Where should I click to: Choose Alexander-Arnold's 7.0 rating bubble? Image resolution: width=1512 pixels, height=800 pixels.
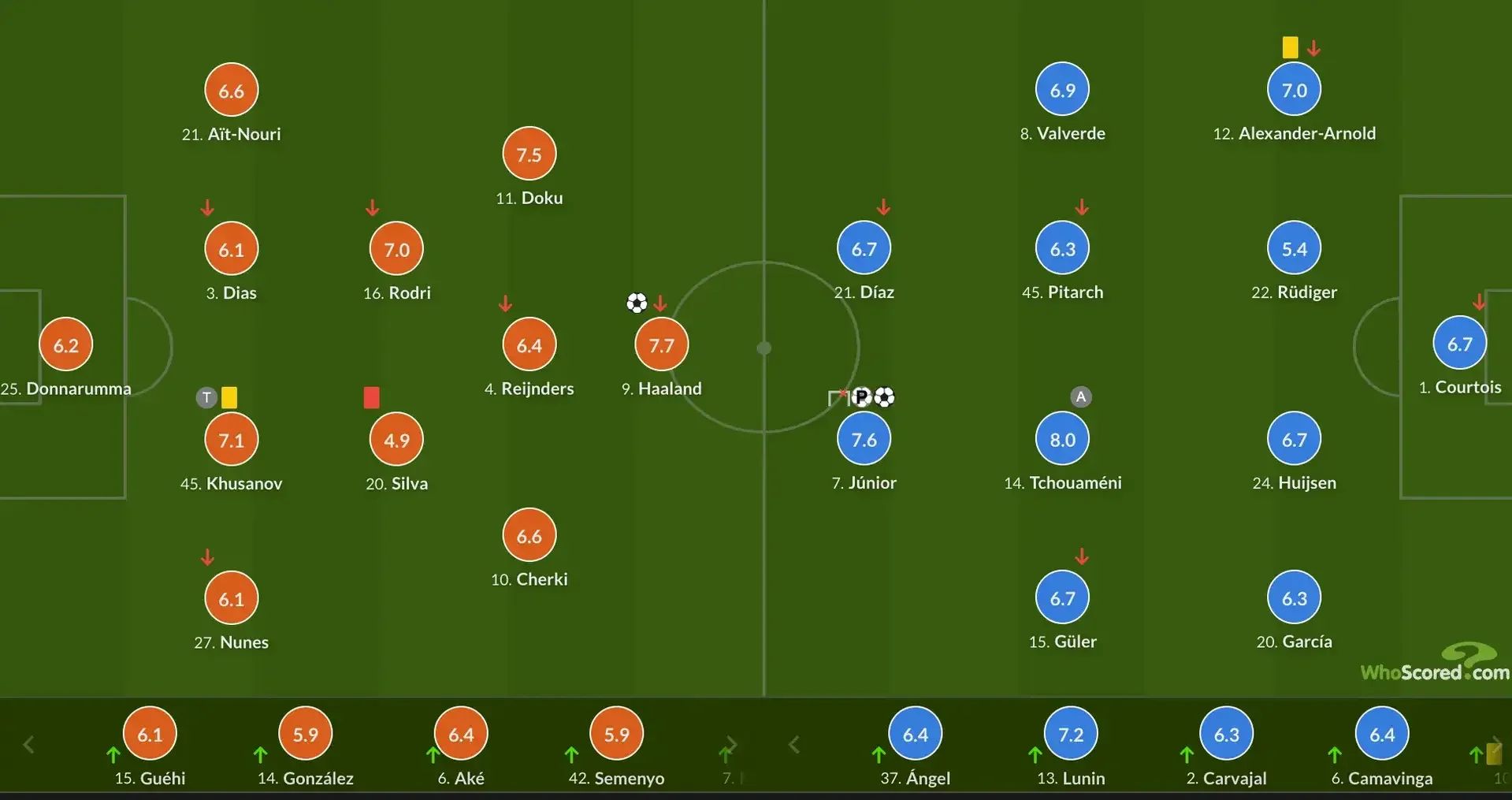(1294, 90)
